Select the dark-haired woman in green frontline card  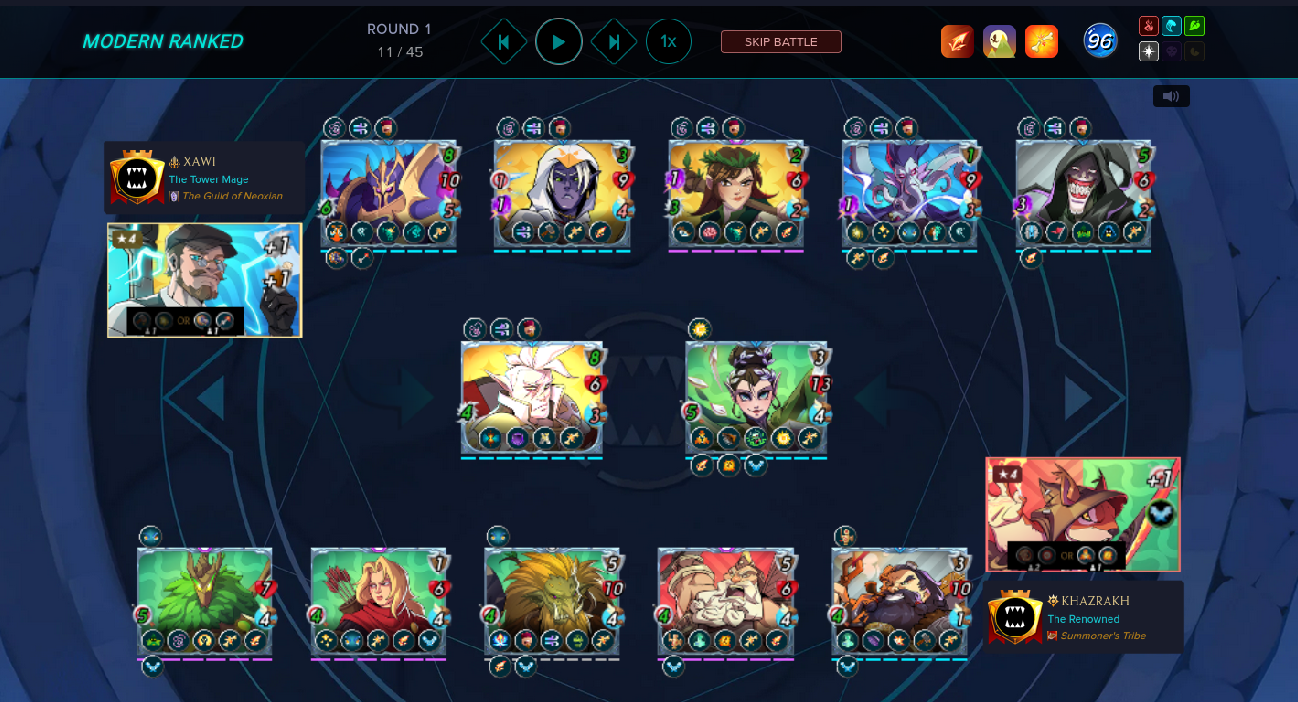[x=757, y=397]
